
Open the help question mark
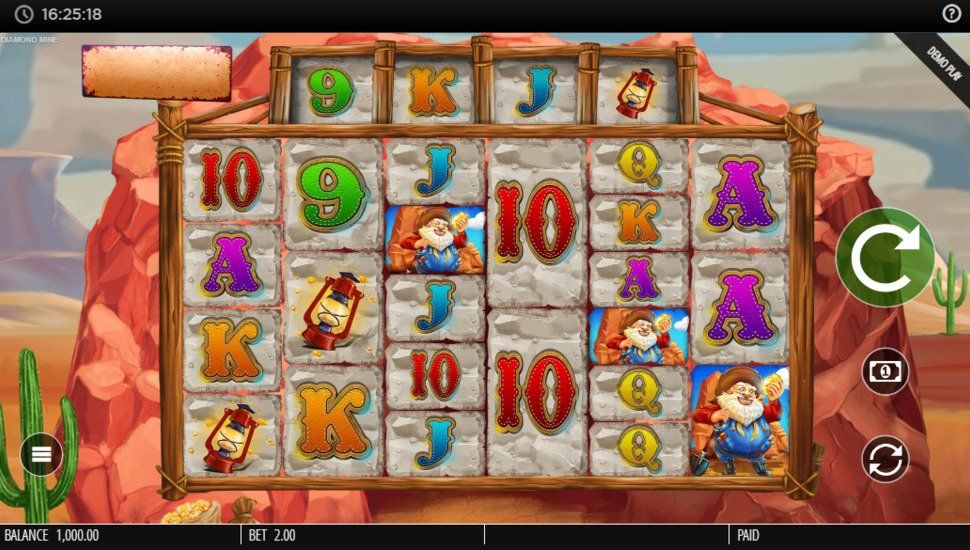coord(951,14)
